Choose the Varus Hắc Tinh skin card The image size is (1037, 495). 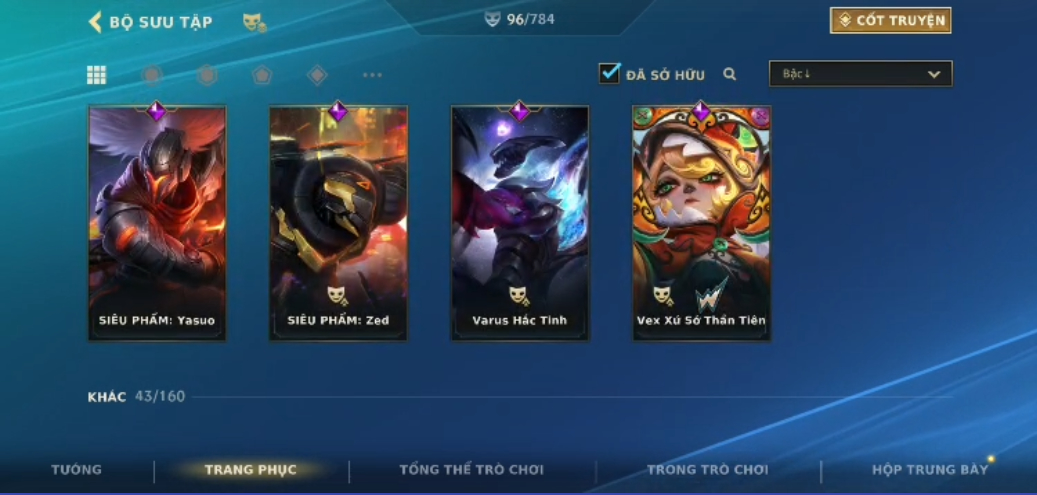pos(519,223)
